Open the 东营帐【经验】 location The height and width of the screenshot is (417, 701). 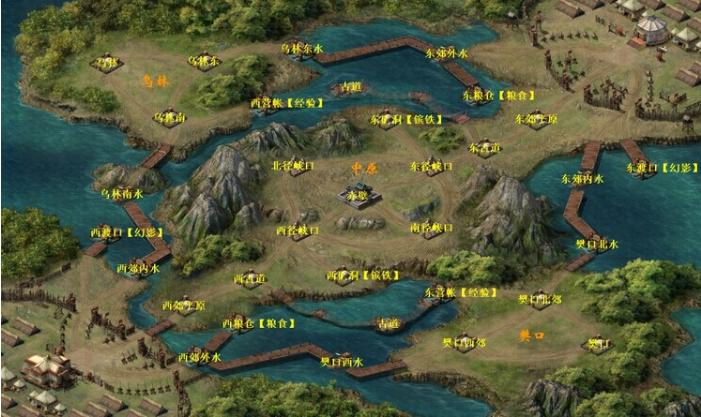pyautogui.click(x=460, y=292)
